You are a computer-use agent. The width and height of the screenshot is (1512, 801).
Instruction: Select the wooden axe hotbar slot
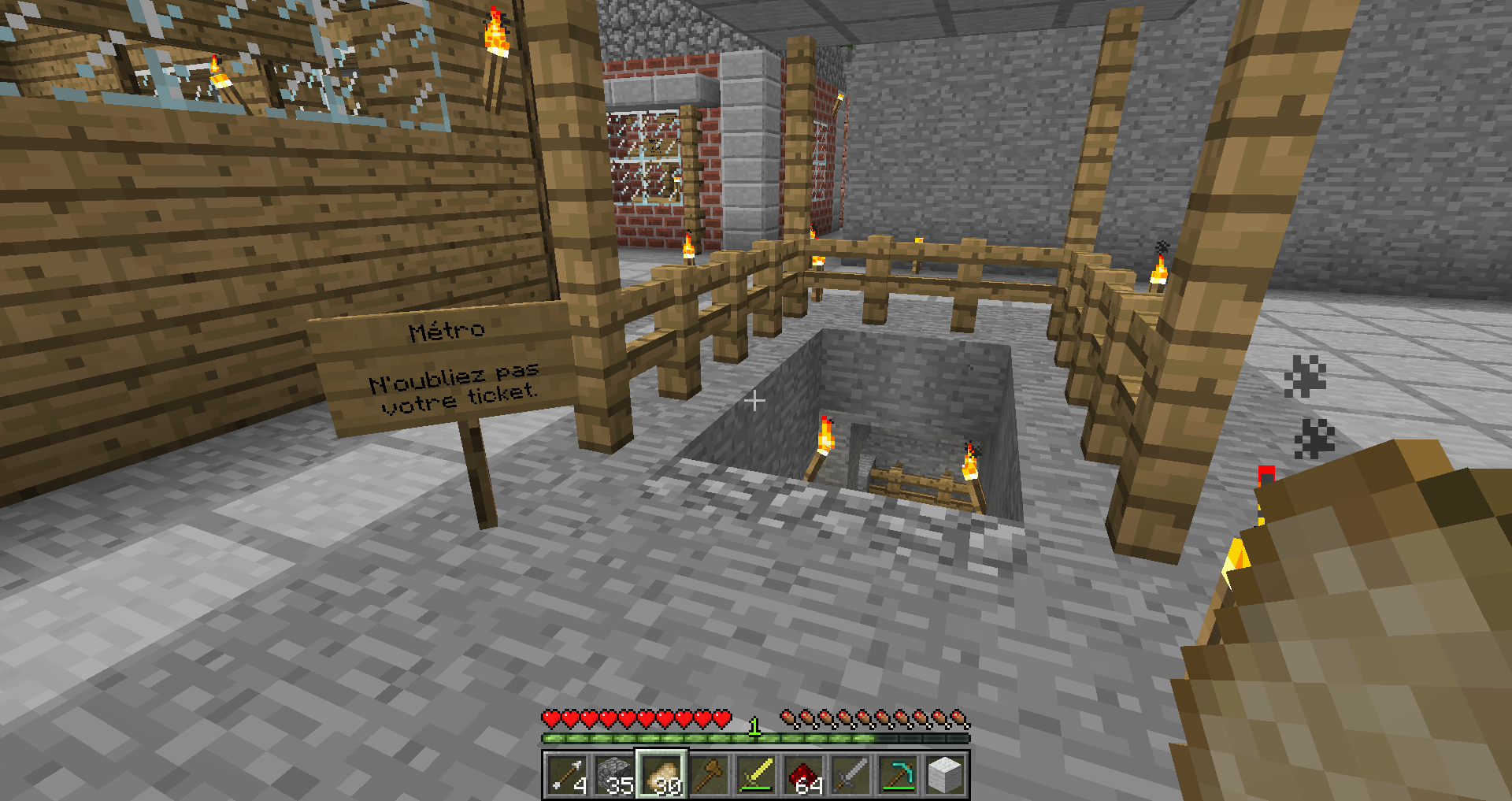pos(709,775)
